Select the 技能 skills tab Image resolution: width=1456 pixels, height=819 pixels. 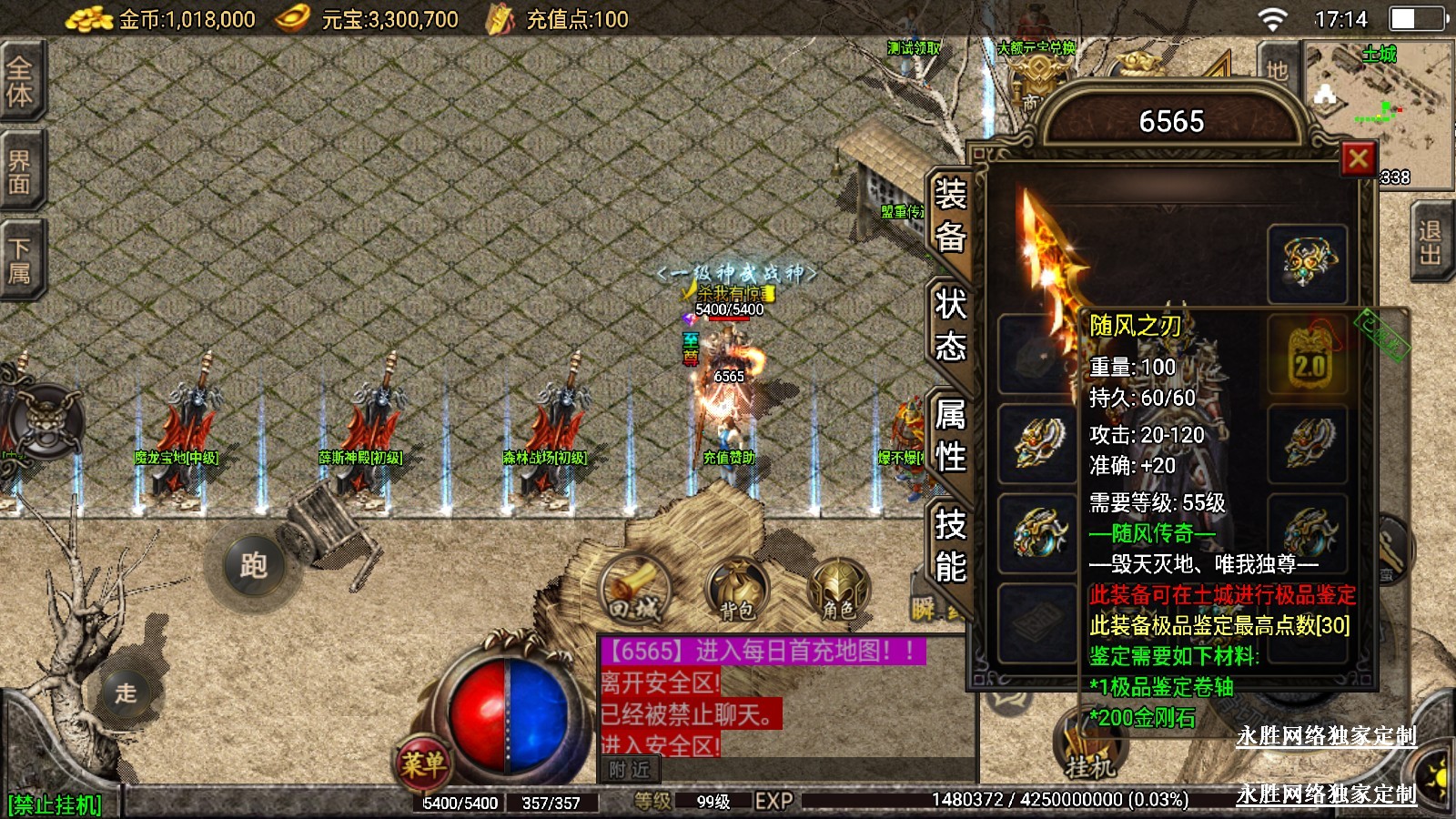coord(950,545)
